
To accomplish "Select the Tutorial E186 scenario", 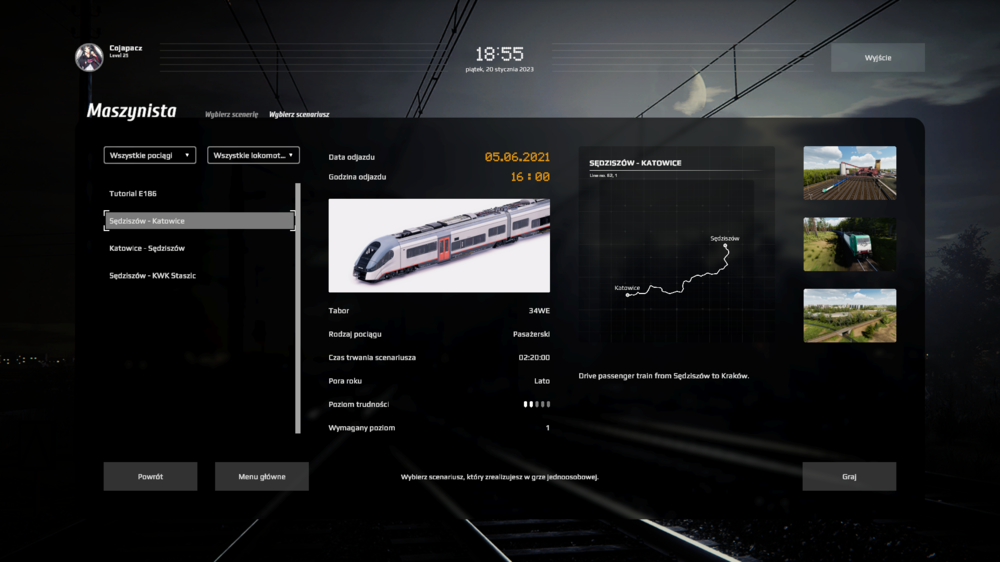I will [x=133, y=193].
